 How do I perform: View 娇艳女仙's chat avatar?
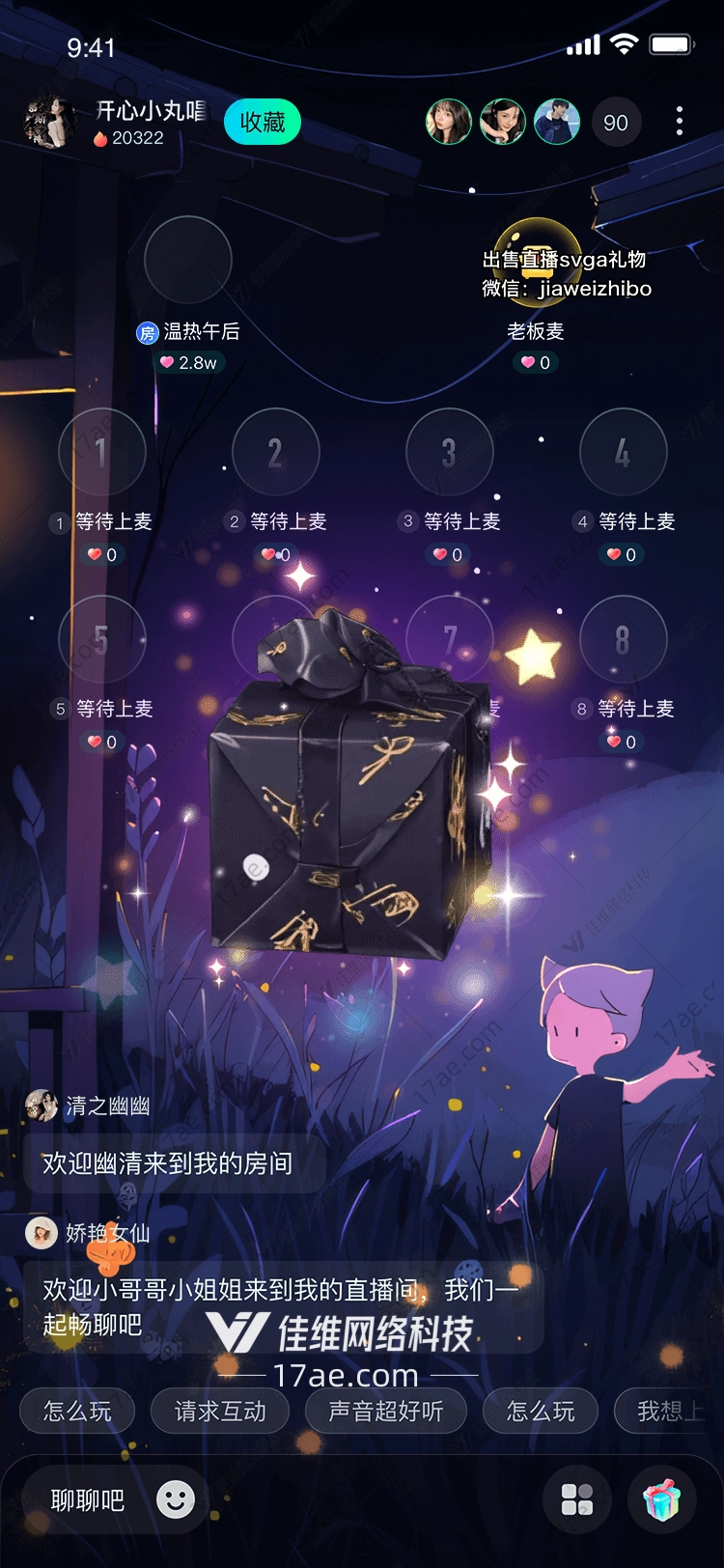pos(42,1233)
